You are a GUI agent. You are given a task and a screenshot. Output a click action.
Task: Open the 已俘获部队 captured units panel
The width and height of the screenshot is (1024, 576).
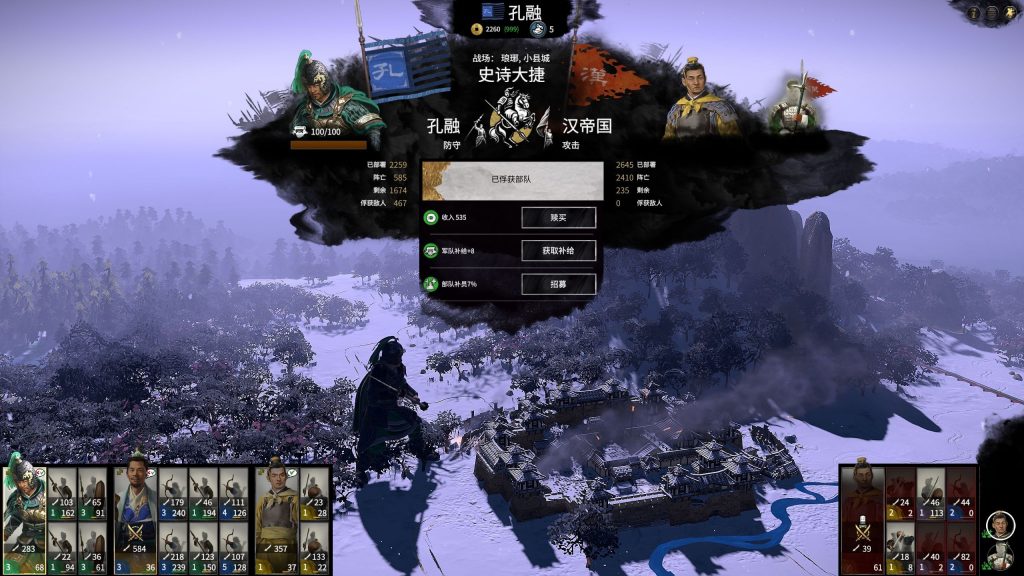[x=512, y=181]
